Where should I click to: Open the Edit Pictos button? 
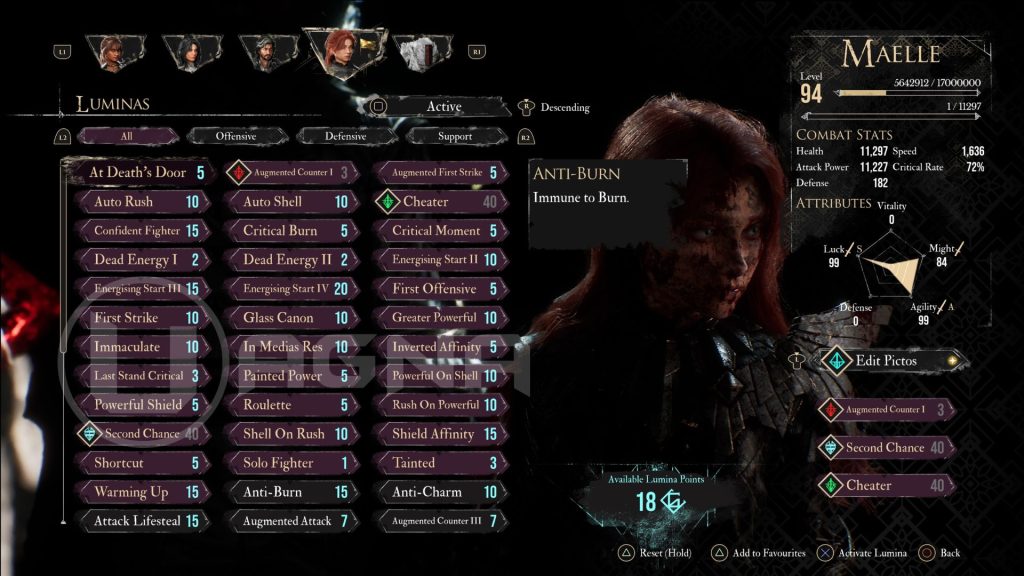(x=886, y=360)
